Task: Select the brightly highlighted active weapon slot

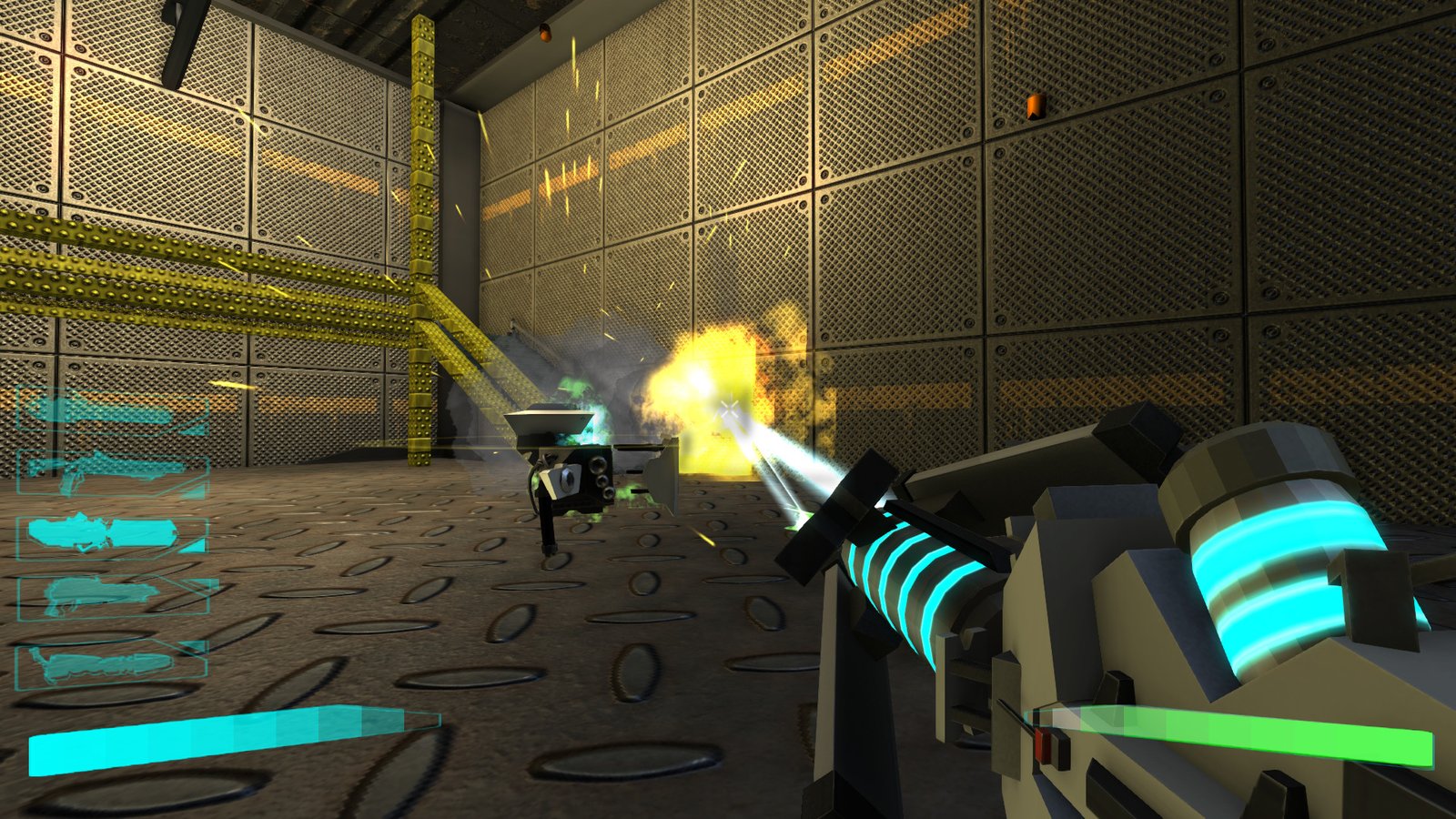Action: (x=111, y=535)
